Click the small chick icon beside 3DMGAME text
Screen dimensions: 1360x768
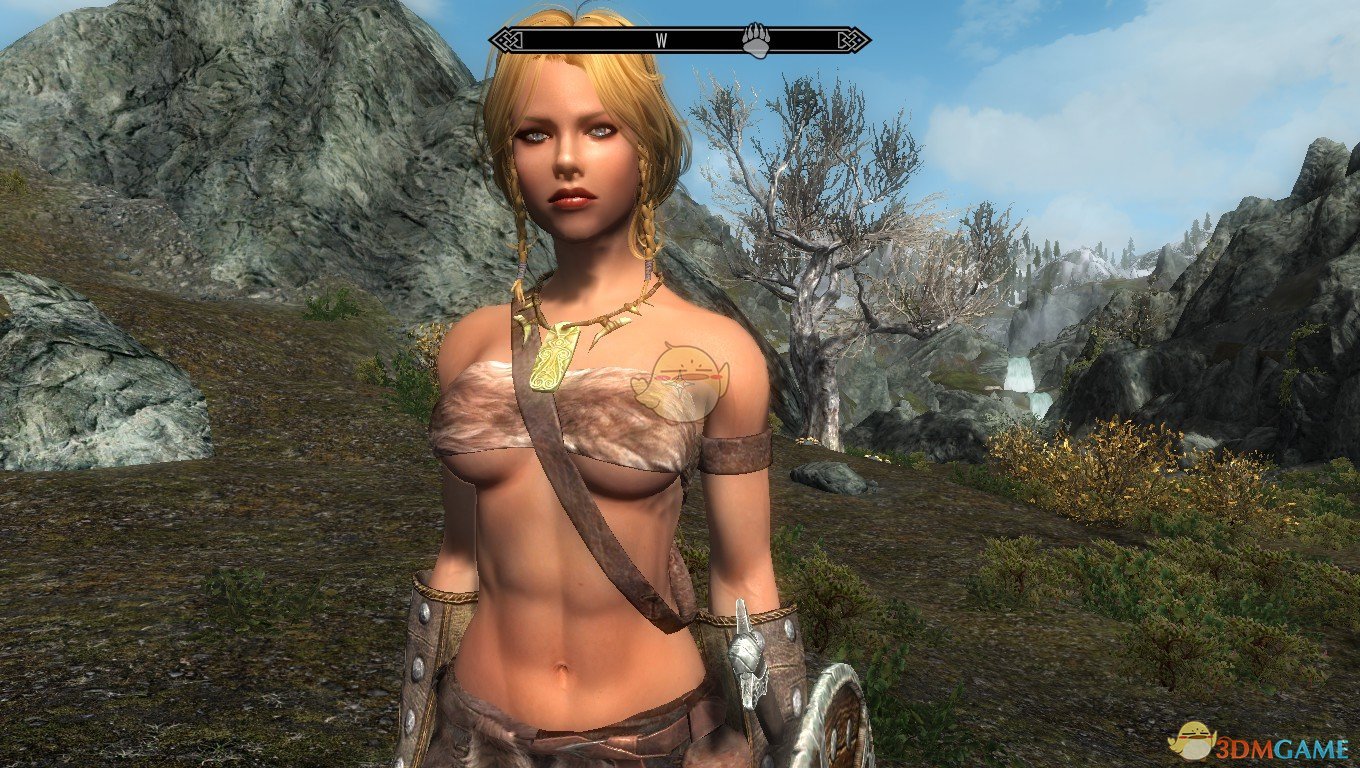coord(1192,740)
